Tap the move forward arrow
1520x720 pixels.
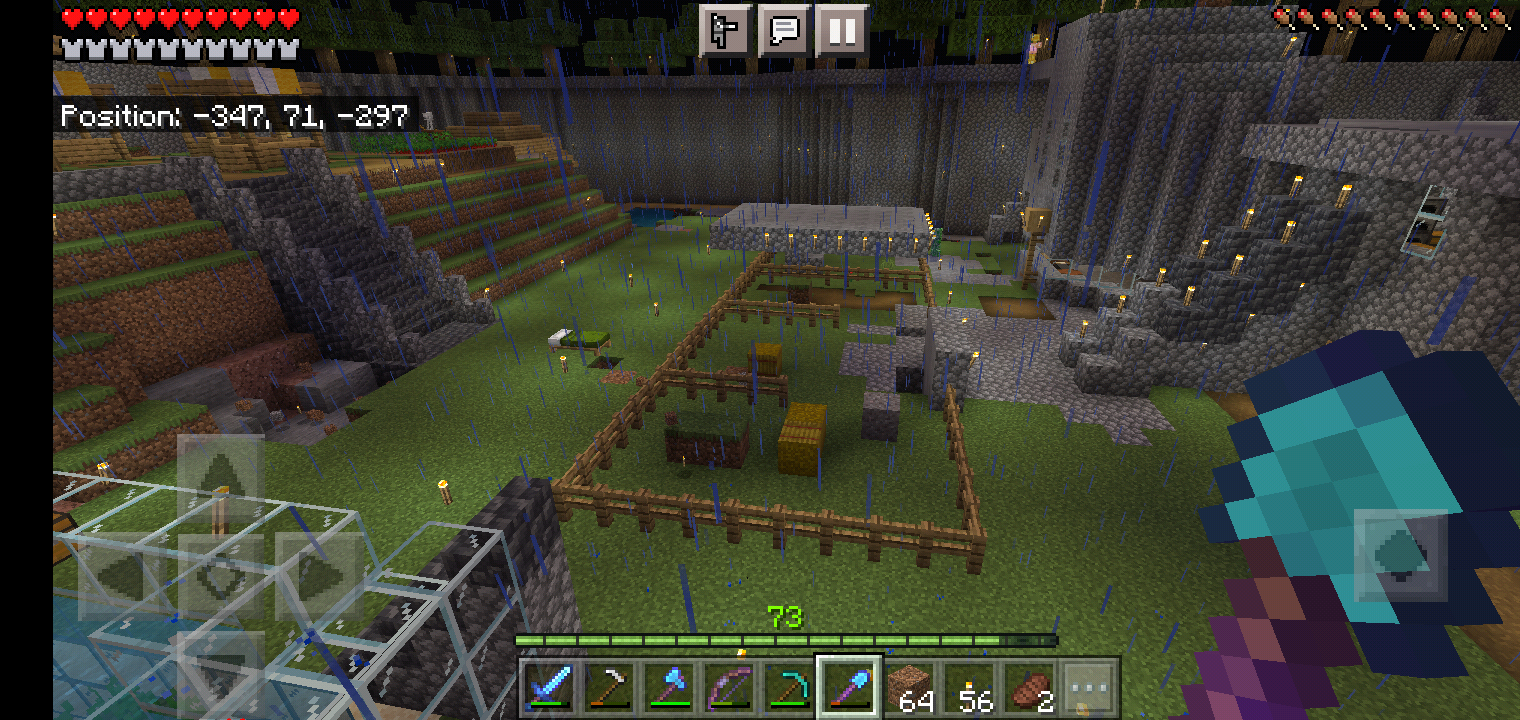[x=220, y=477]
